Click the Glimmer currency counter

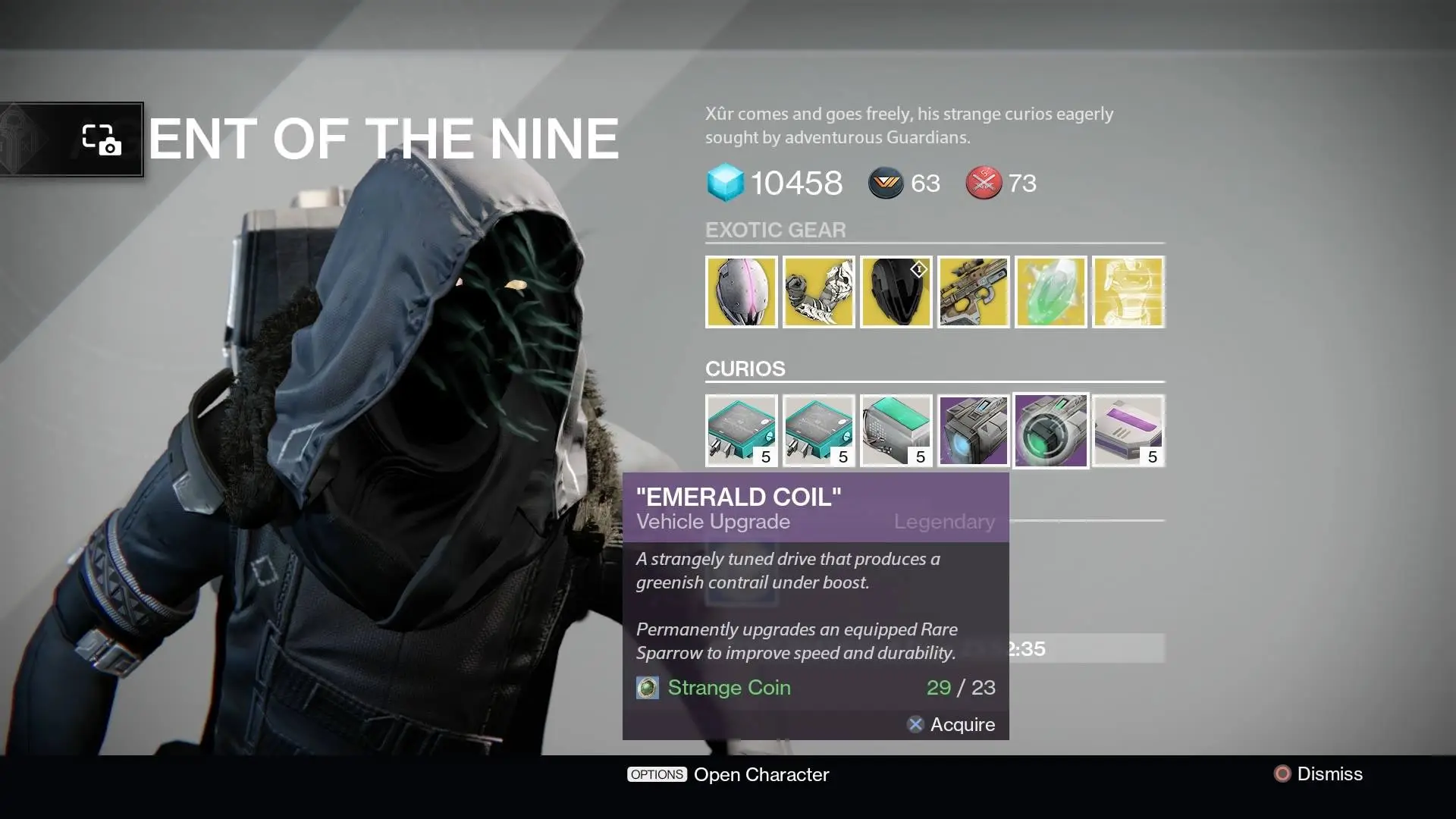pos(775,183)
